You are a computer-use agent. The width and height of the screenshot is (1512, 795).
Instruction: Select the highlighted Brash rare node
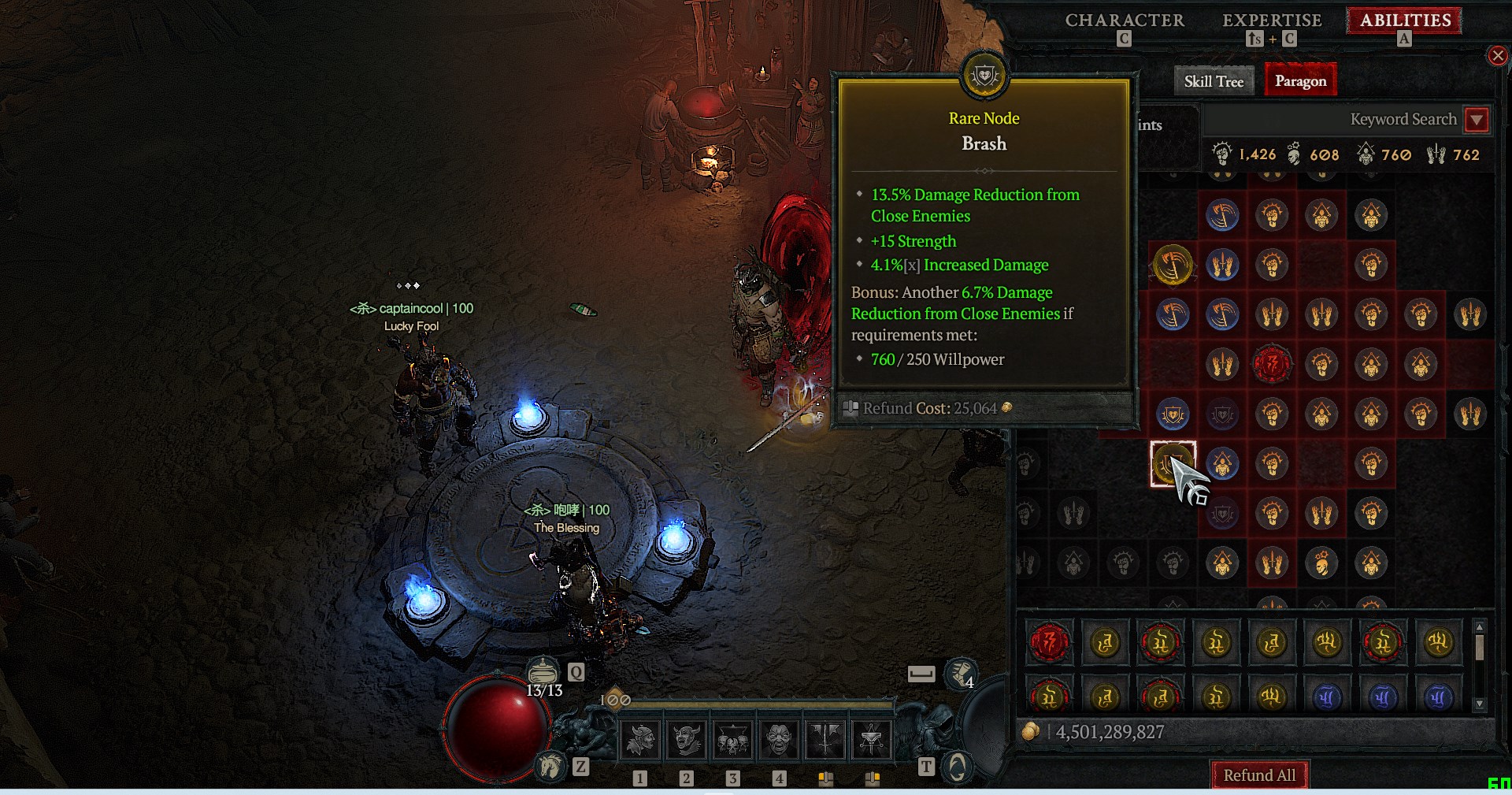(x=1173, y=463)
